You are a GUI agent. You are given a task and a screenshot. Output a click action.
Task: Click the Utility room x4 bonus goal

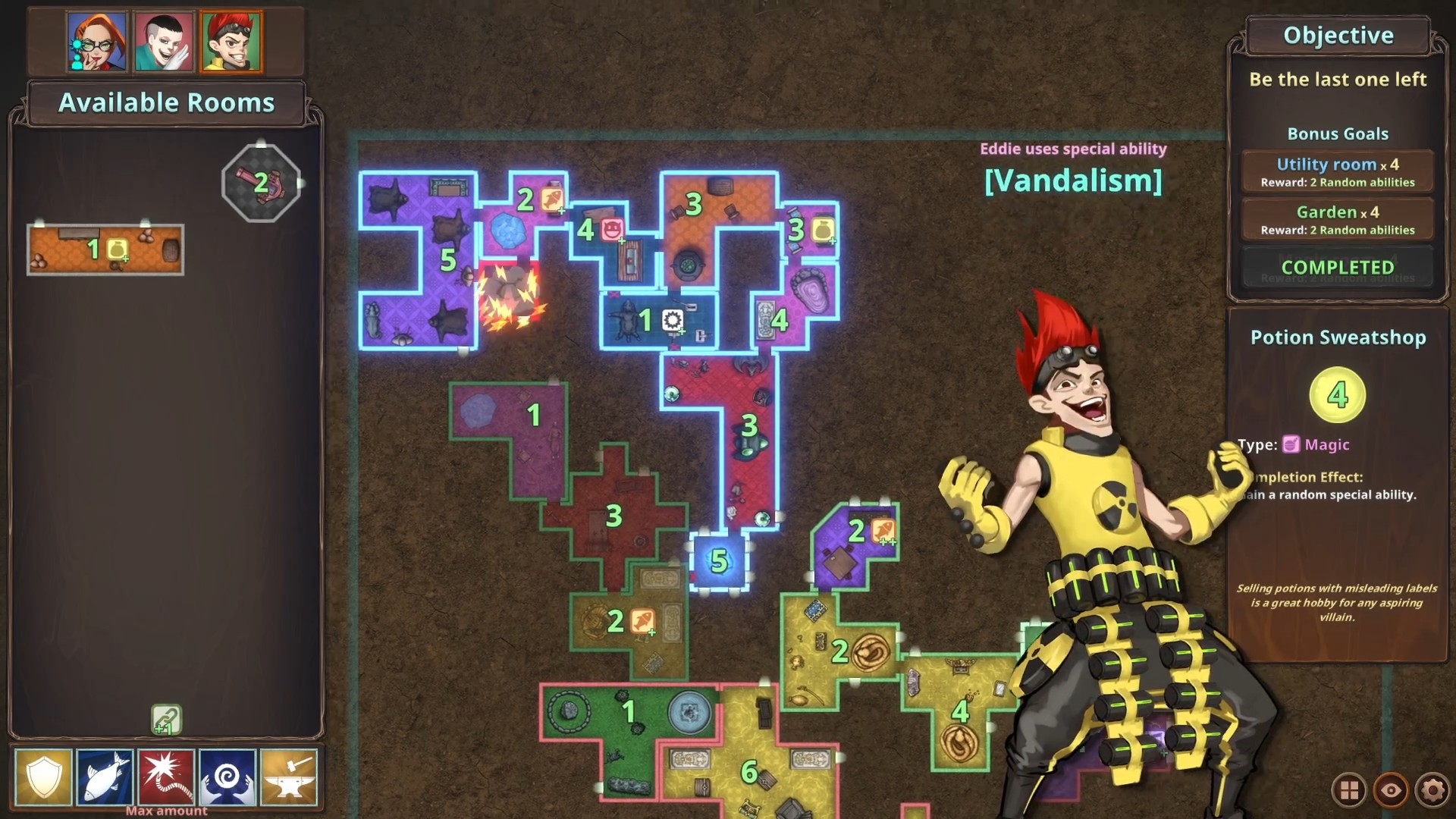tap(1337, 171)
